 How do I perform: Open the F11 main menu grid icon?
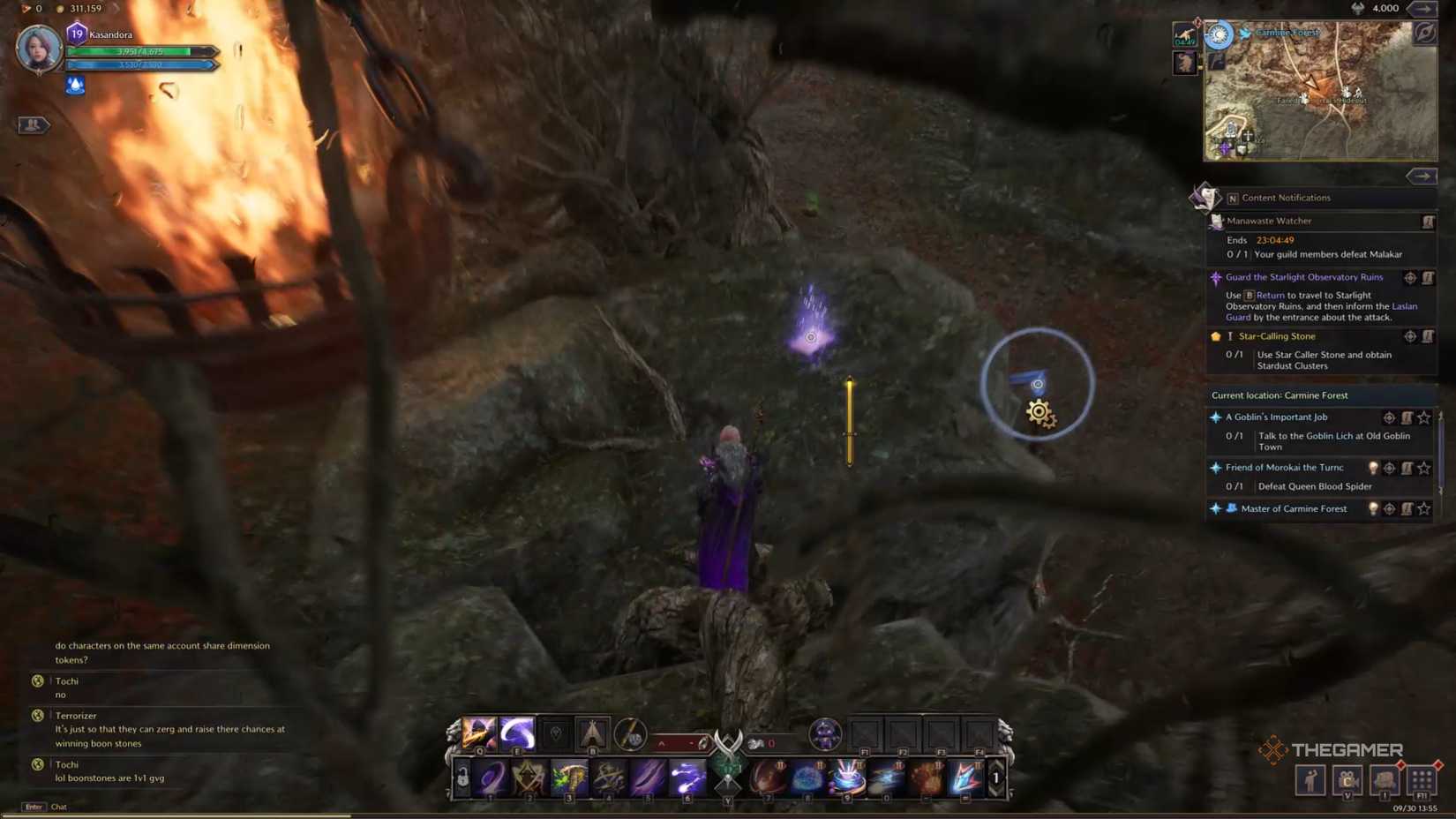1421,781
